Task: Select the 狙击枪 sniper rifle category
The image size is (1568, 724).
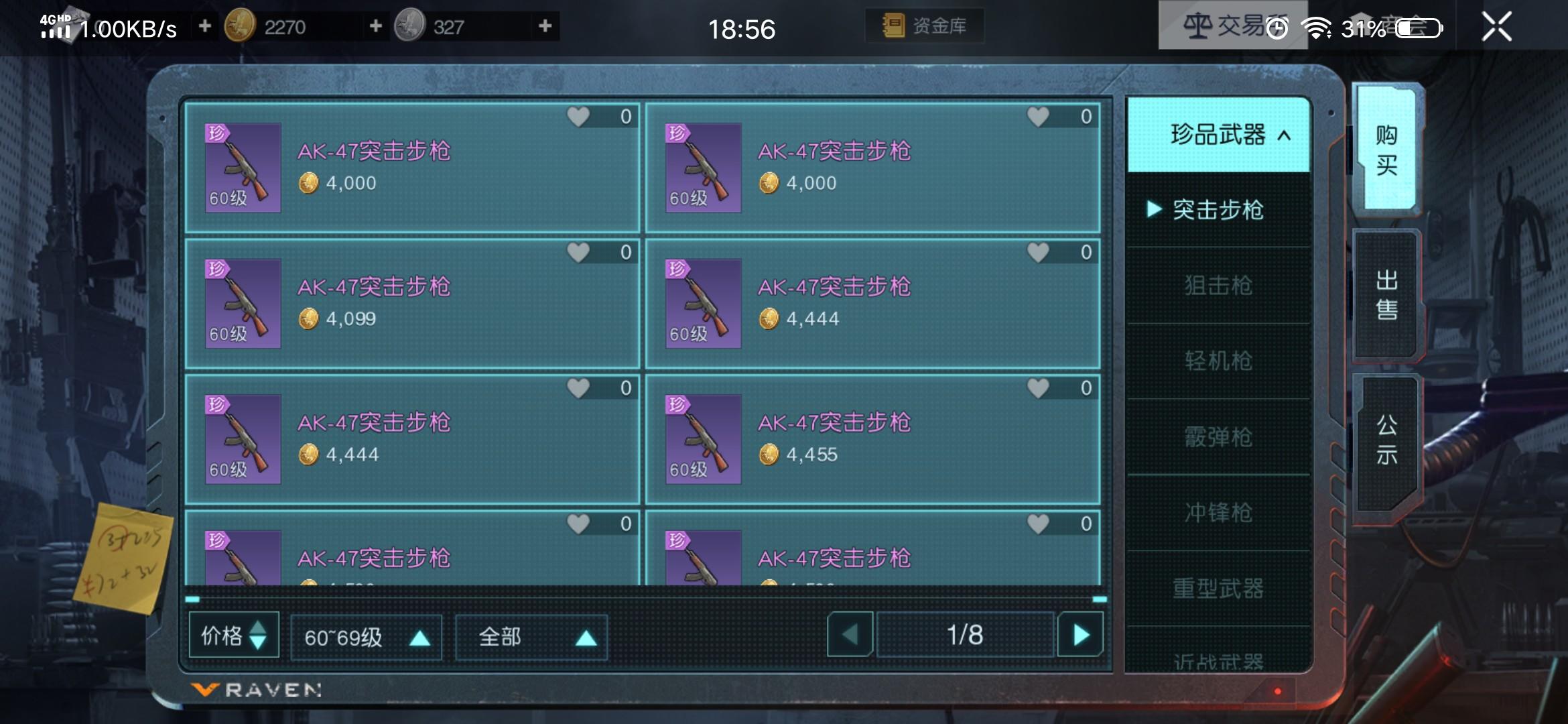Action: tap(1218, 285)
